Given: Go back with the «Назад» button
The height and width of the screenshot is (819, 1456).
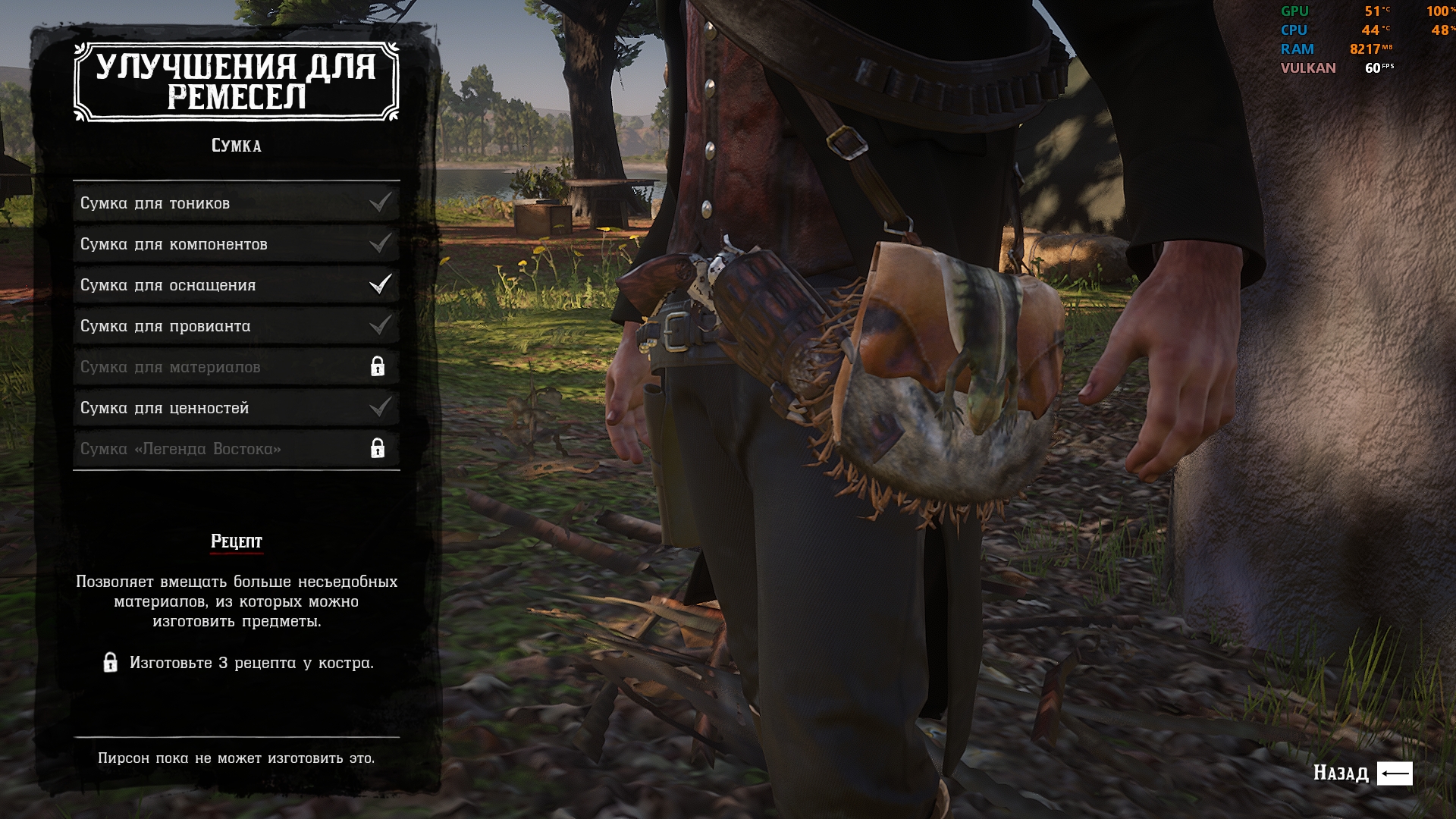Looking at the screenshot, I should click(x=1362, y=773).
